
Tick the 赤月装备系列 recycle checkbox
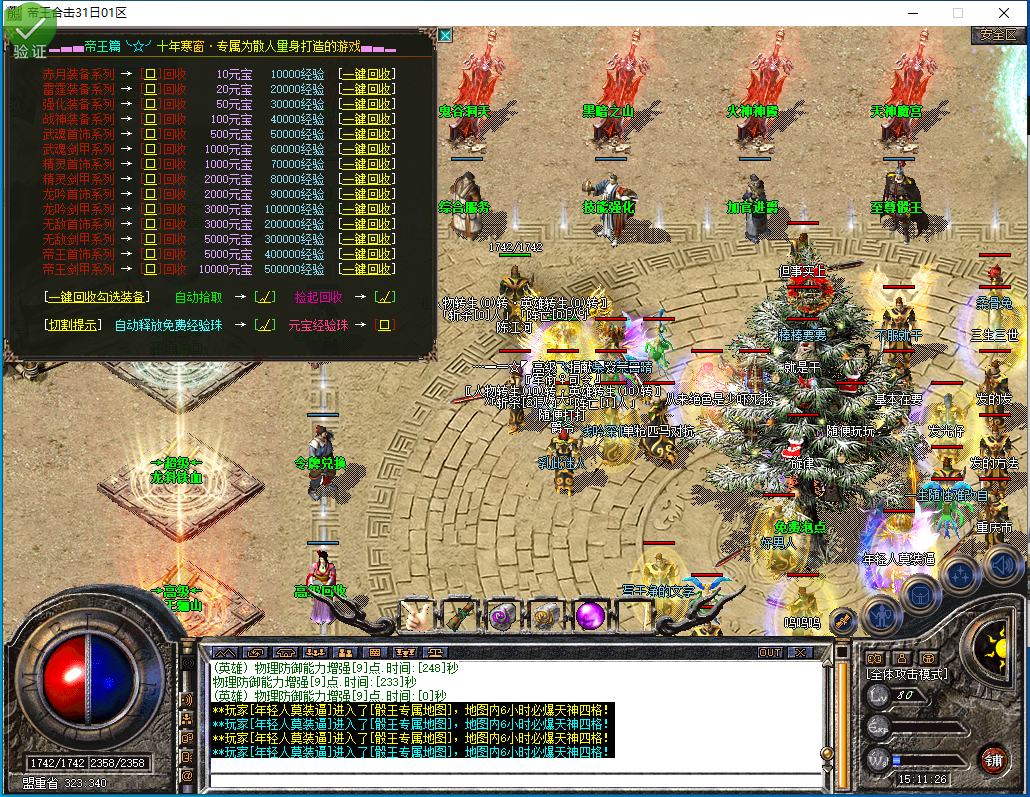151,74
